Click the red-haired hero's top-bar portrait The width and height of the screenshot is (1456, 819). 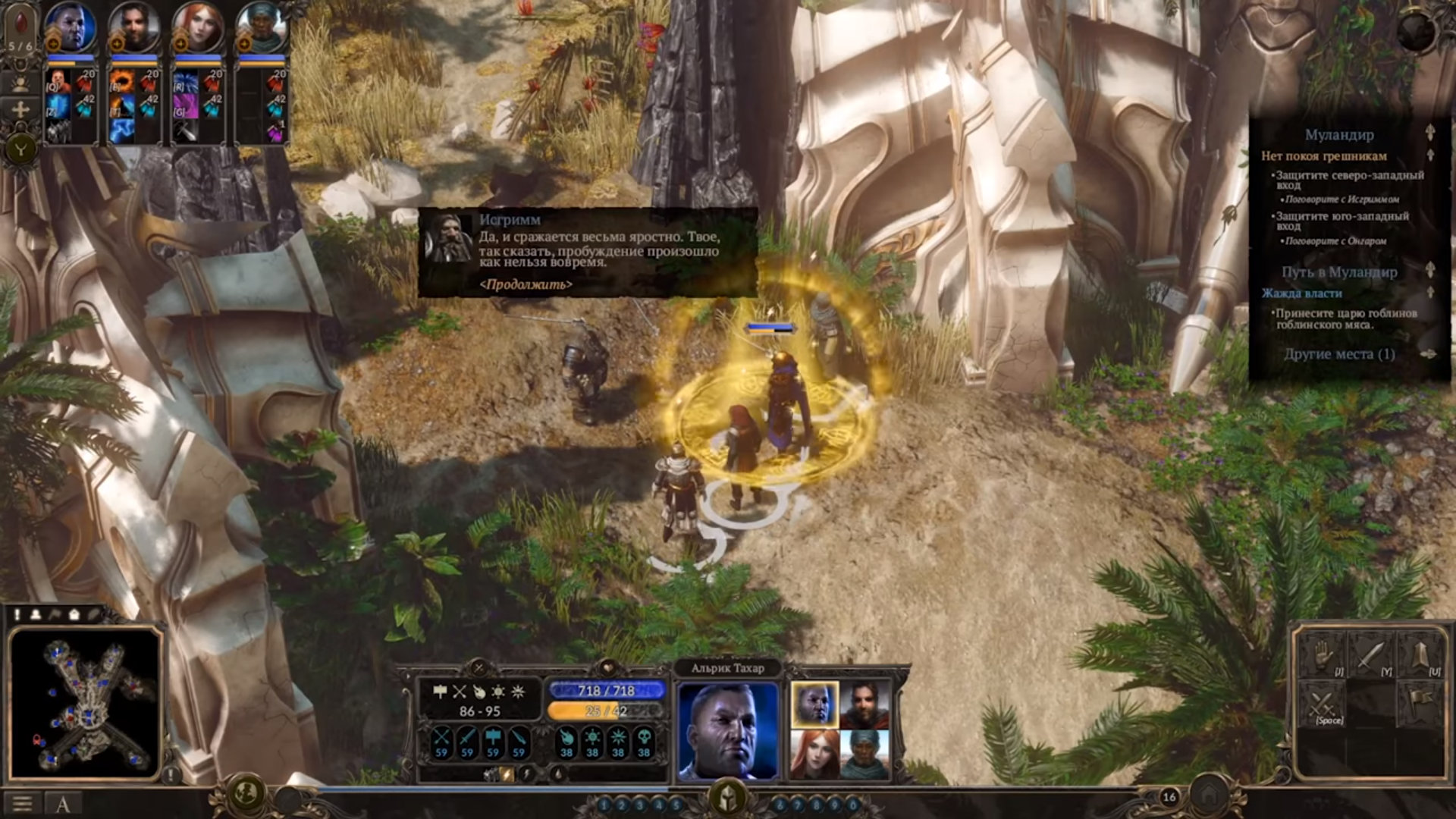[x=198, y=28]
